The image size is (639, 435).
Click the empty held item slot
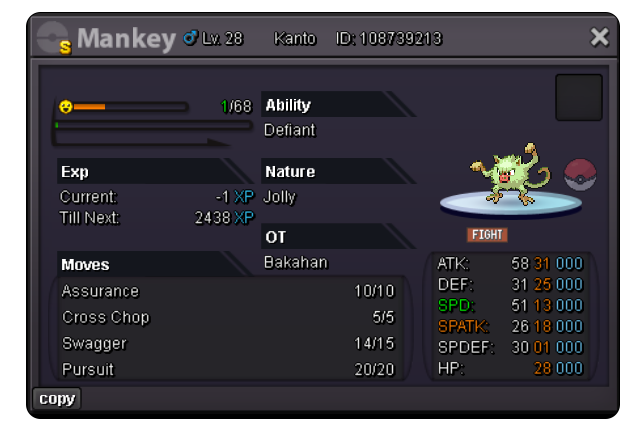pyautogui.click(x=578, y=98)
